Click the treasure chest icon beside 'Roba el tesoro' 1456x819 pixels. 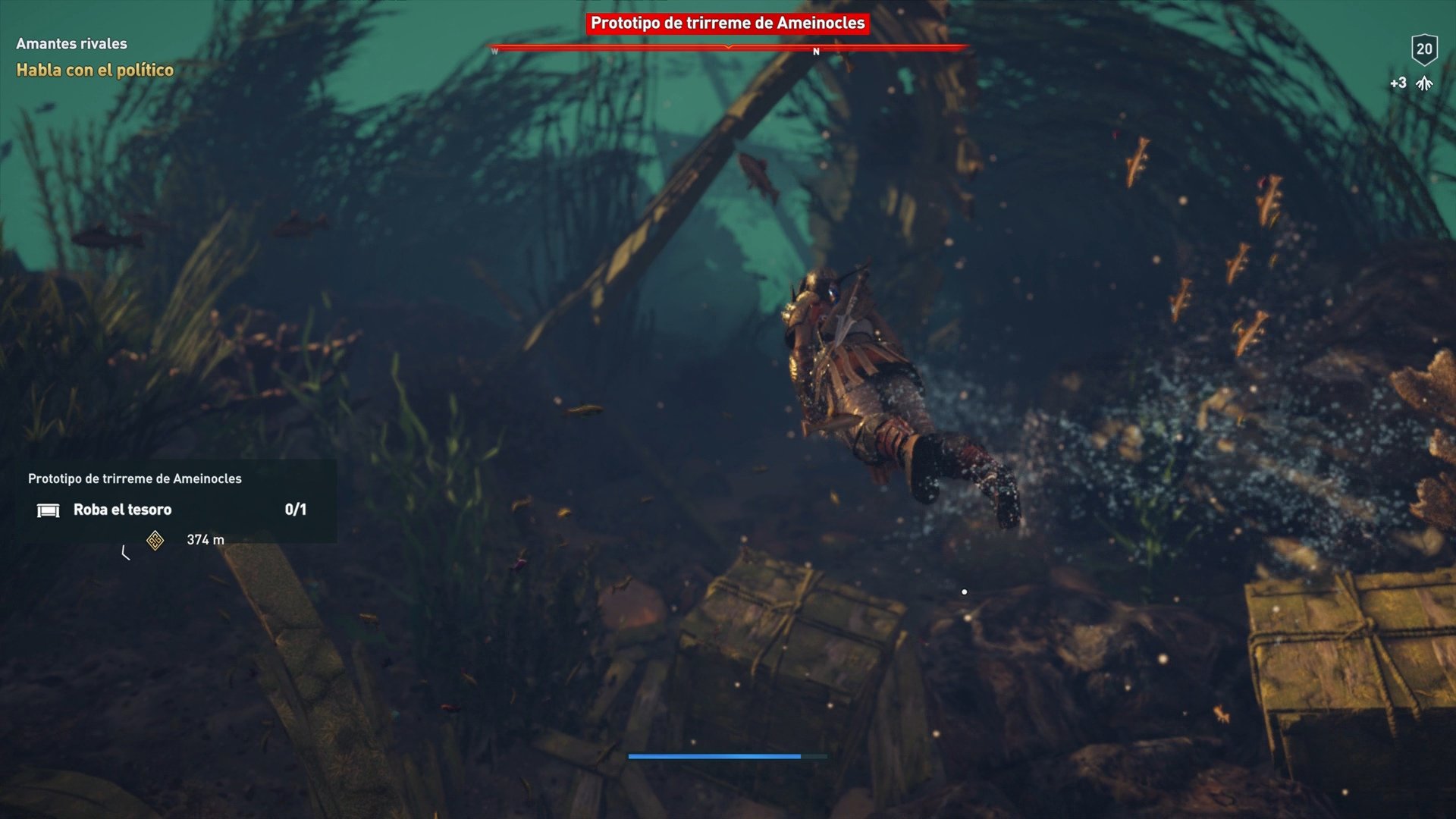pos(48,510)
